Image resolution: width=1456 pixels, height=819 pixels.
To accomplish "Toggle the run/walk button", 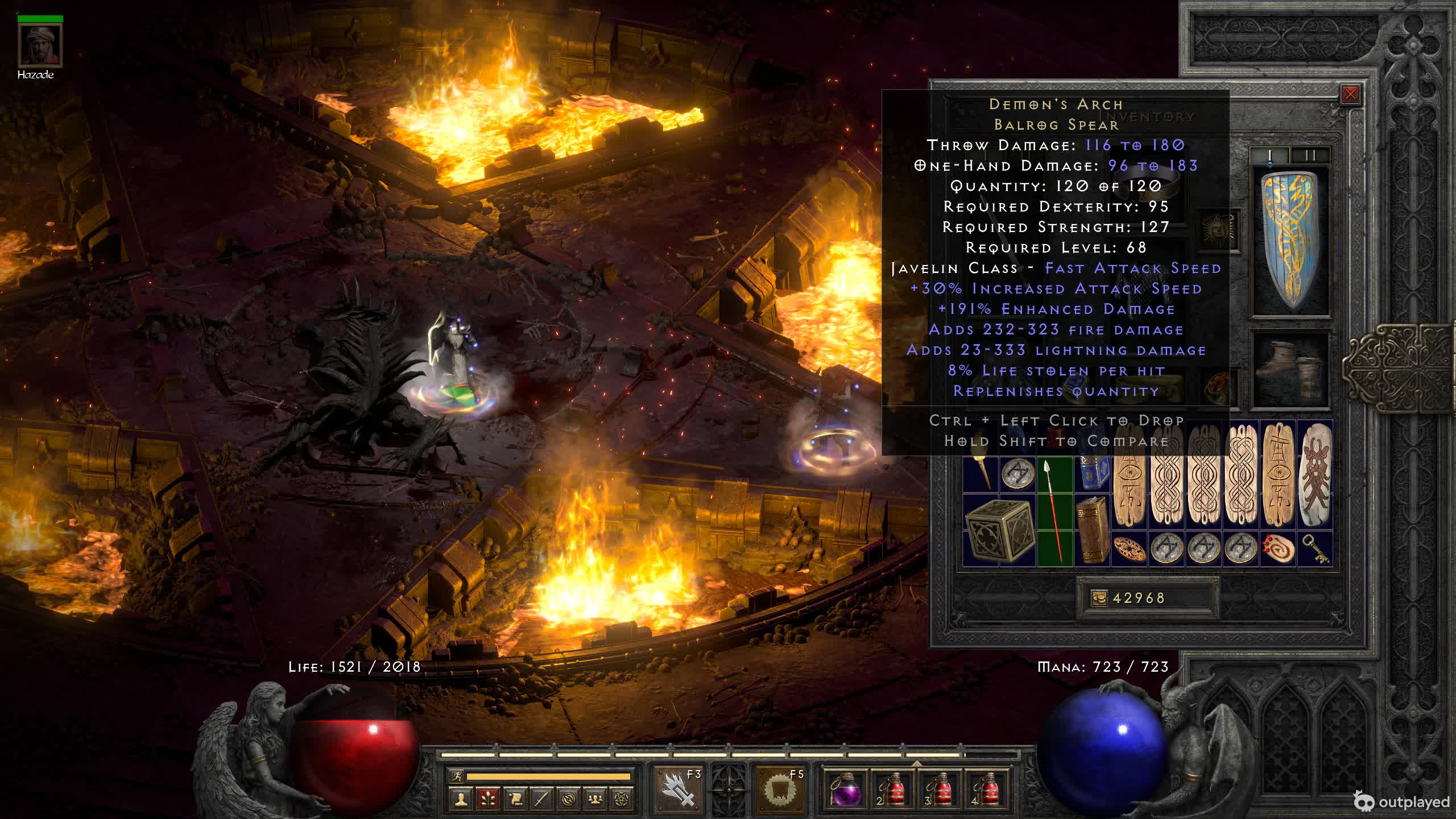I will [457, 776].
